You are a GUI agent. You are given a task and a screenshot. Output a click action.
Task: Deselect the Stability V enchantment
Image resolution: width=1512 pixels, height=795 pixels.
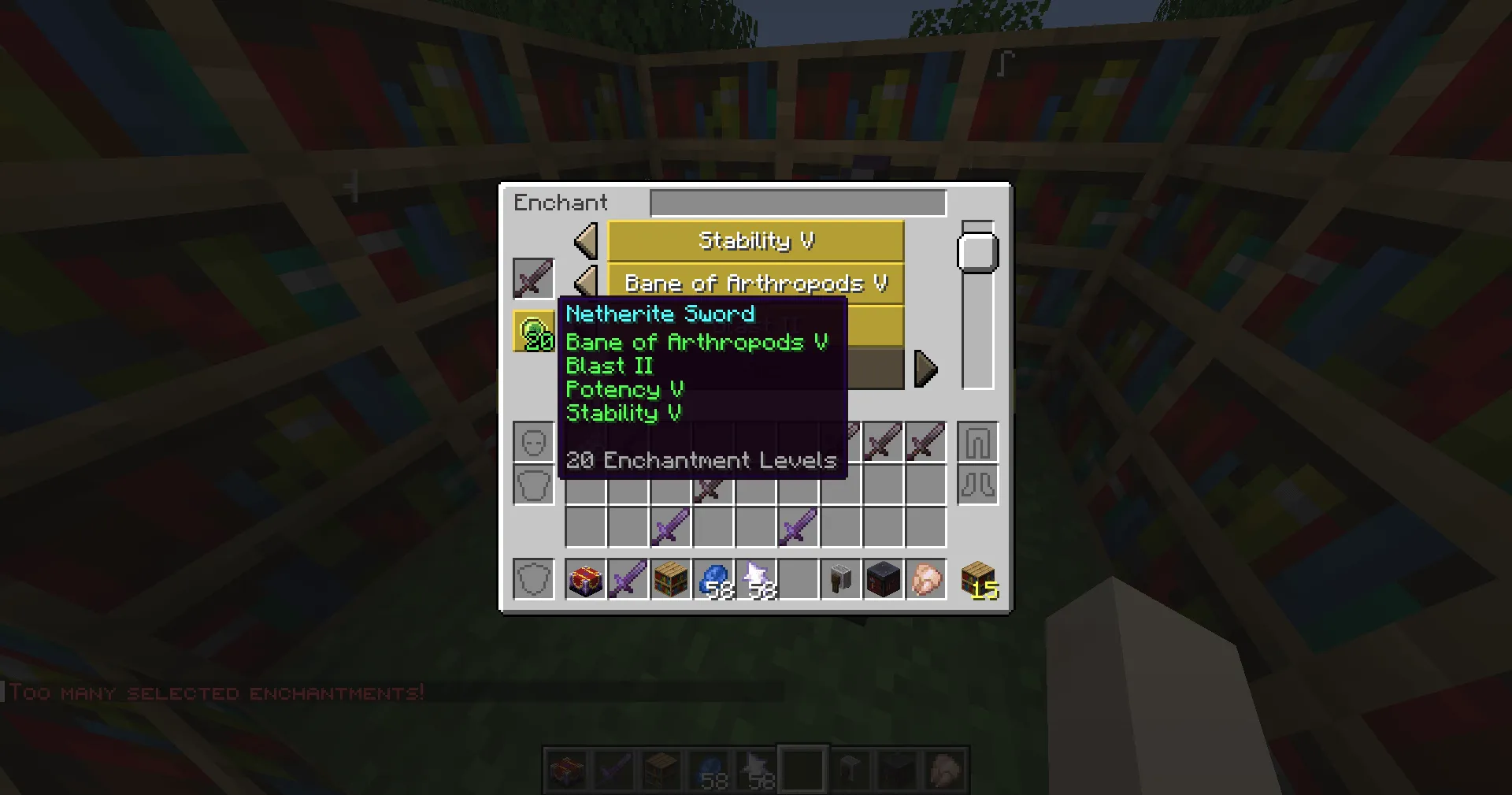[x=754, y=242]
